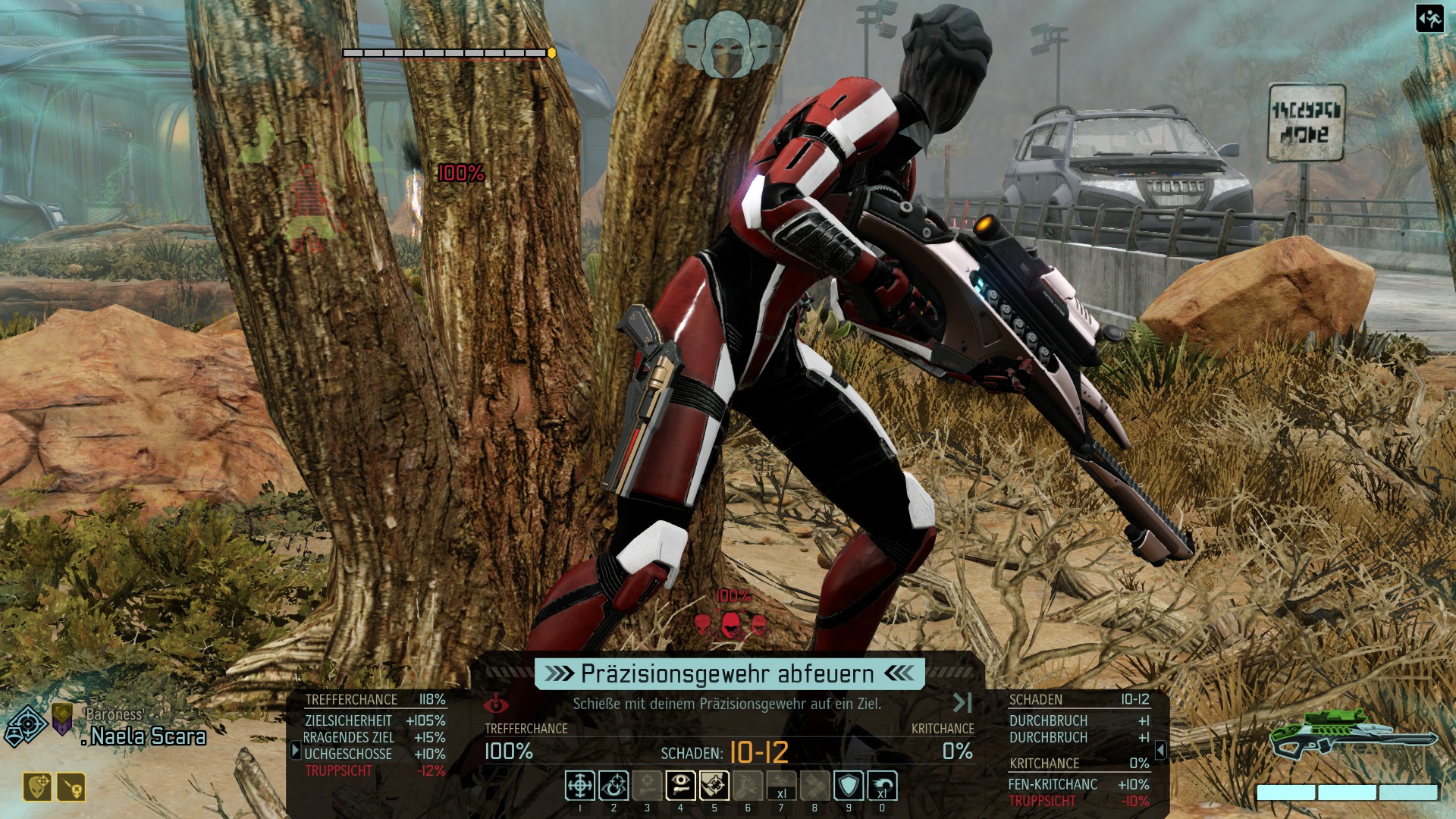Collapse damage details panel with right arrow
This screenshot has width=1456, height=819.
1160,750
